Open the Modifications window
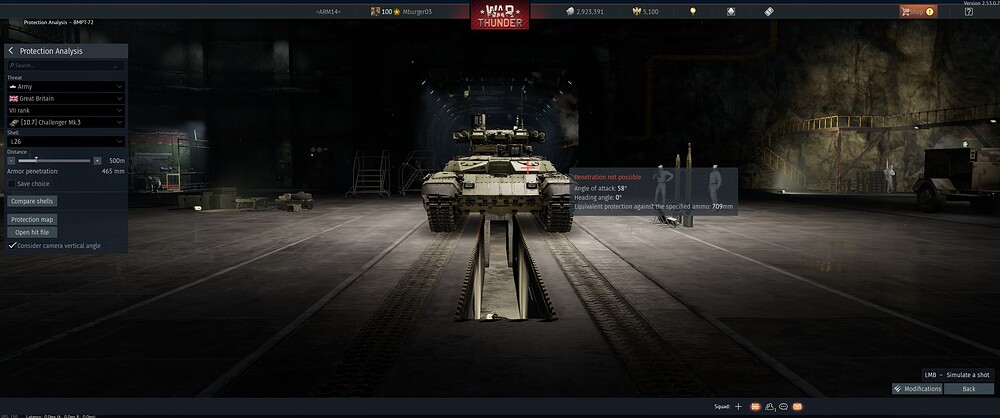Image resolution: width=1000 pixels, height=418 pixels. pyautogui.click(x=917, y=388)
